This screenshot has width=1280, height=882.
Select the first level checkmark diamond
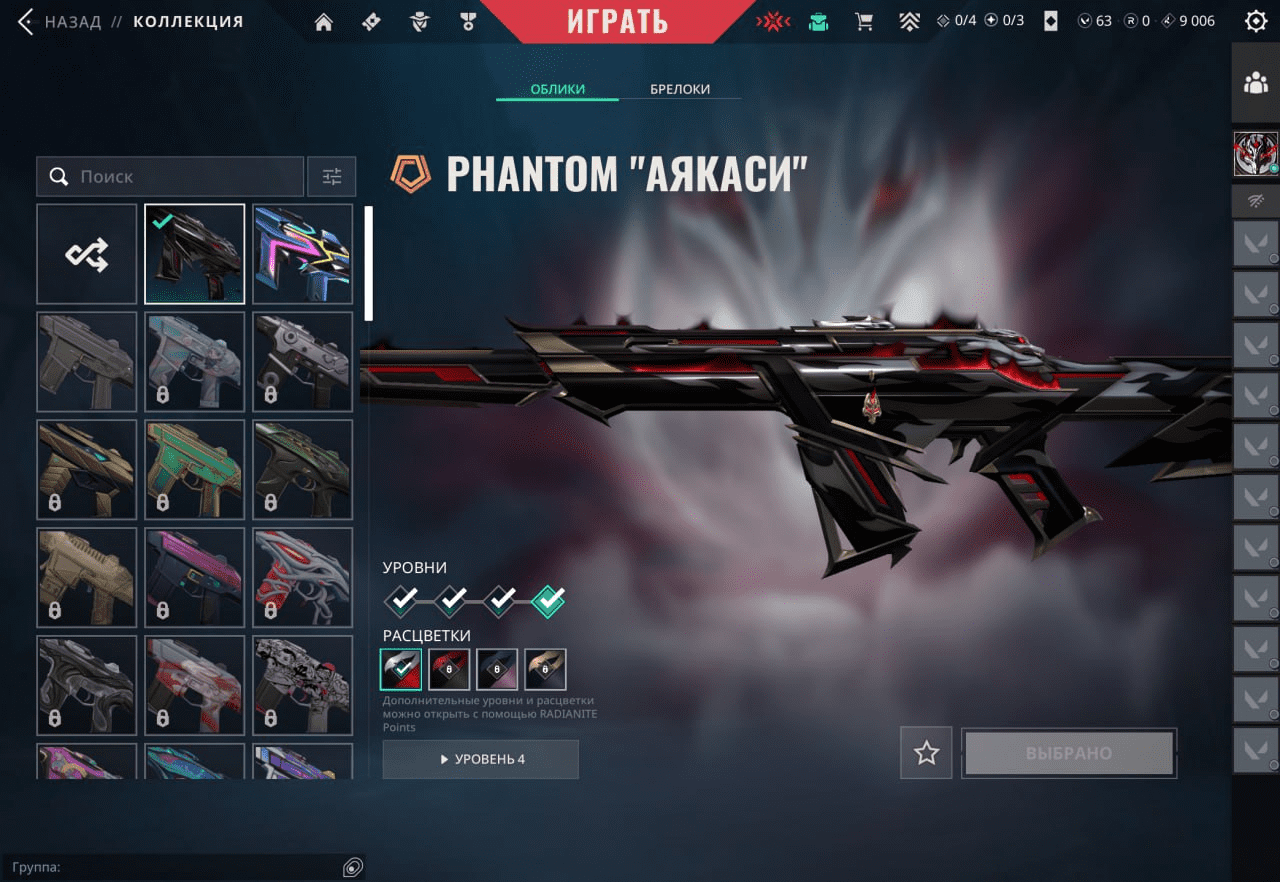click(403, 600)
